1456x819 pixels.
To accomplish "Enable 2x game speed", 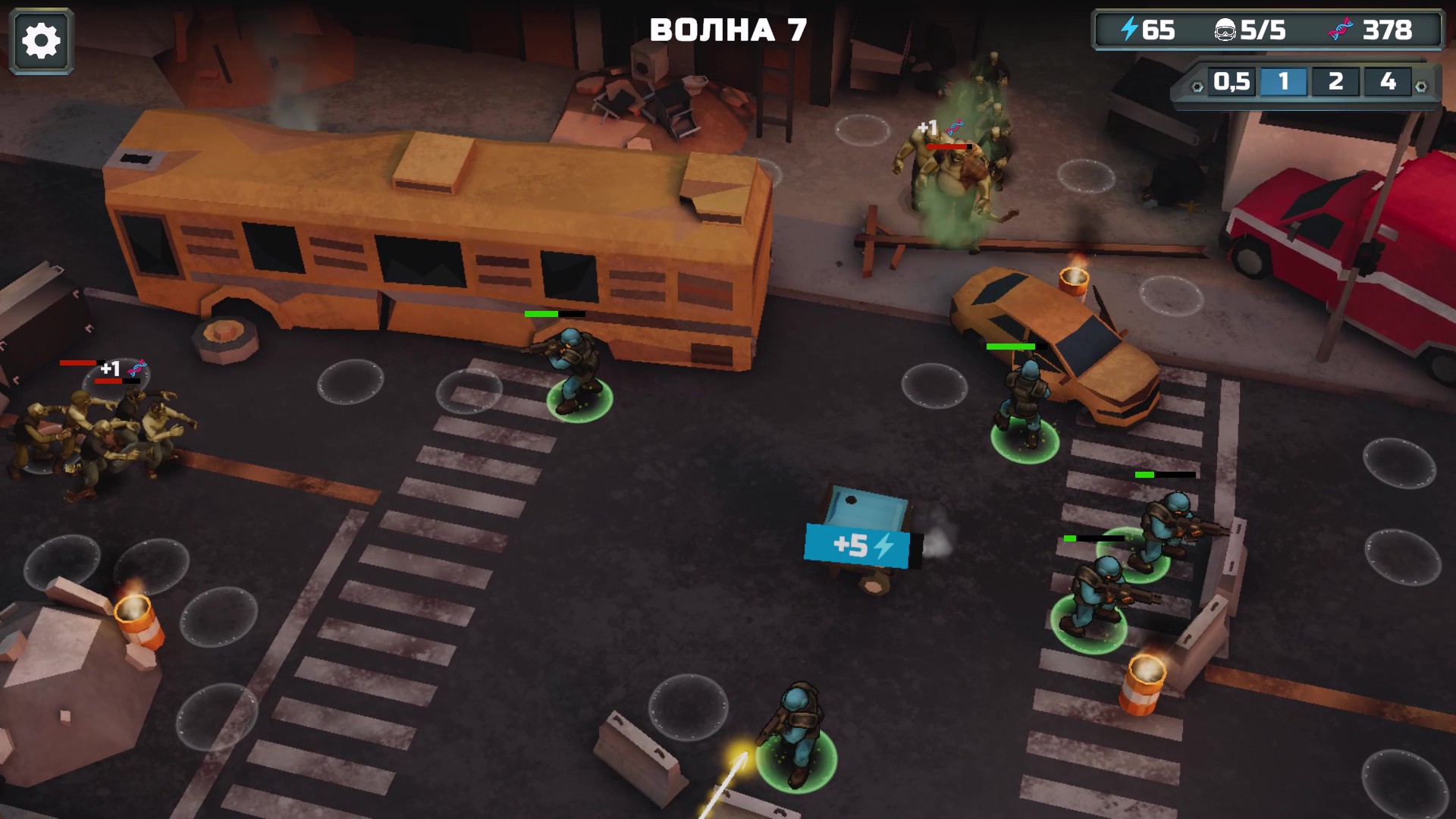I will click(x=1336, y=82).
